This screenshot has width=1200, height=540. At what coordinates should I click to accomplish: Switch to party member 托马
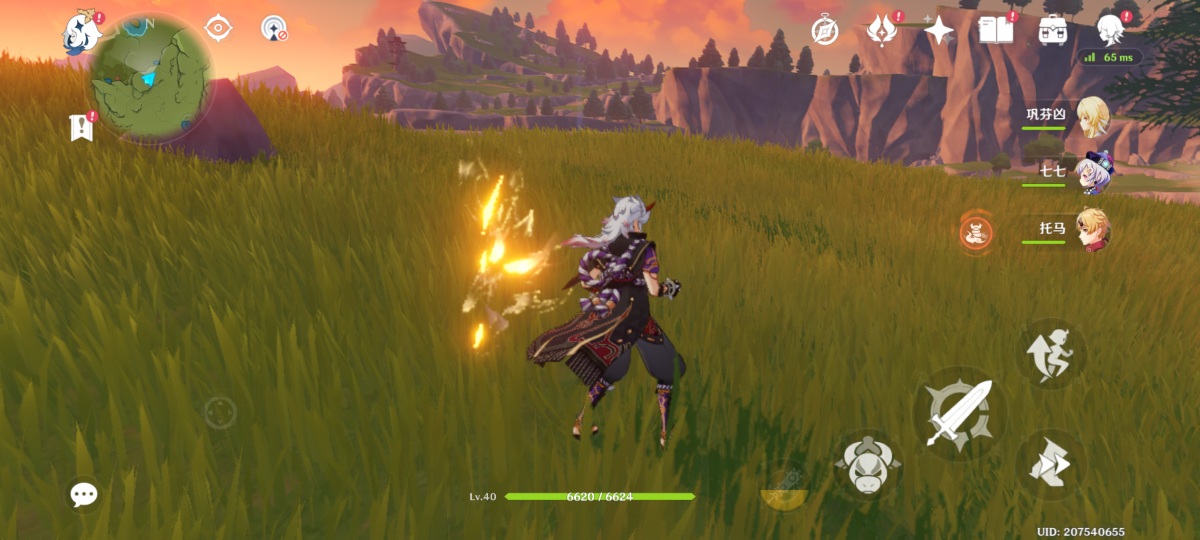(x=1091, y=230)
